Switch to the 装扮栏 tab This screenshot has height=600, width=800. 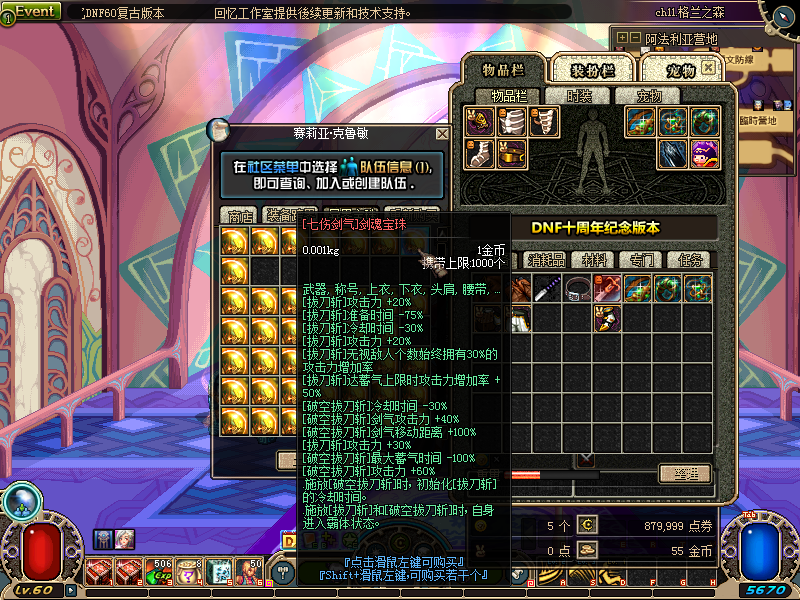(594, 70)
